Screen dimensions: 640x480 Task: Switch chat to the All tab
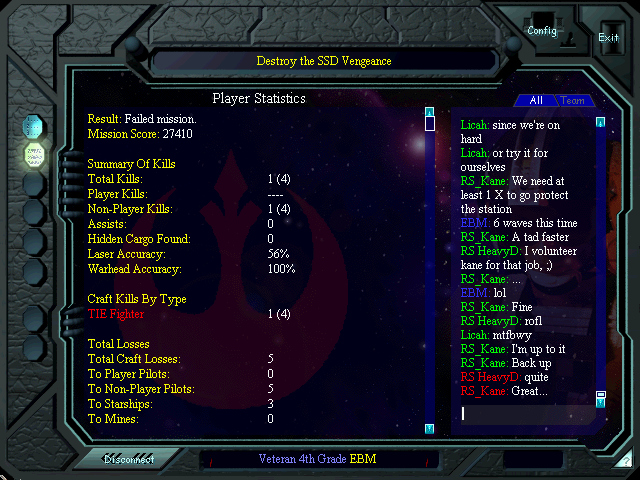[536, 101]
